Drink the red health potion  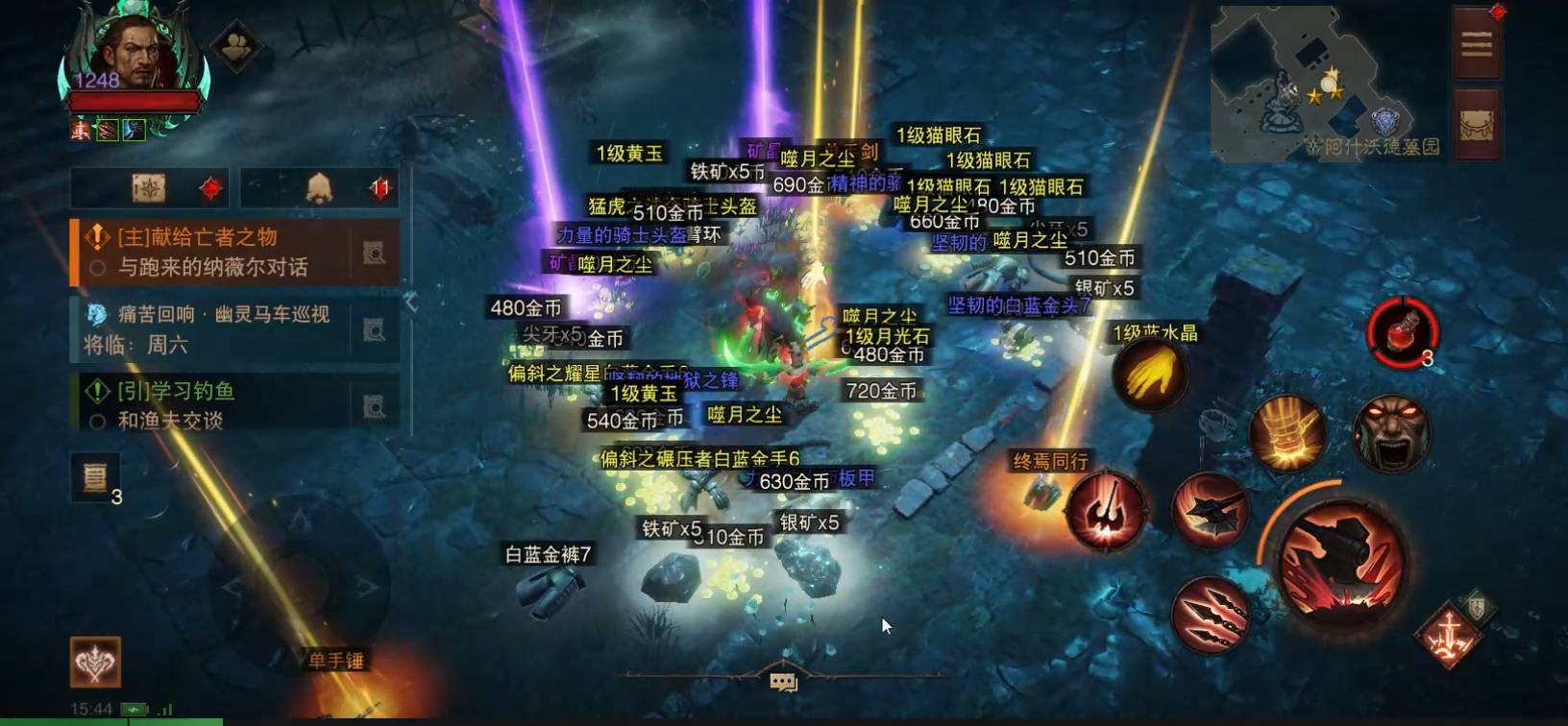[x=1402, y=333]
